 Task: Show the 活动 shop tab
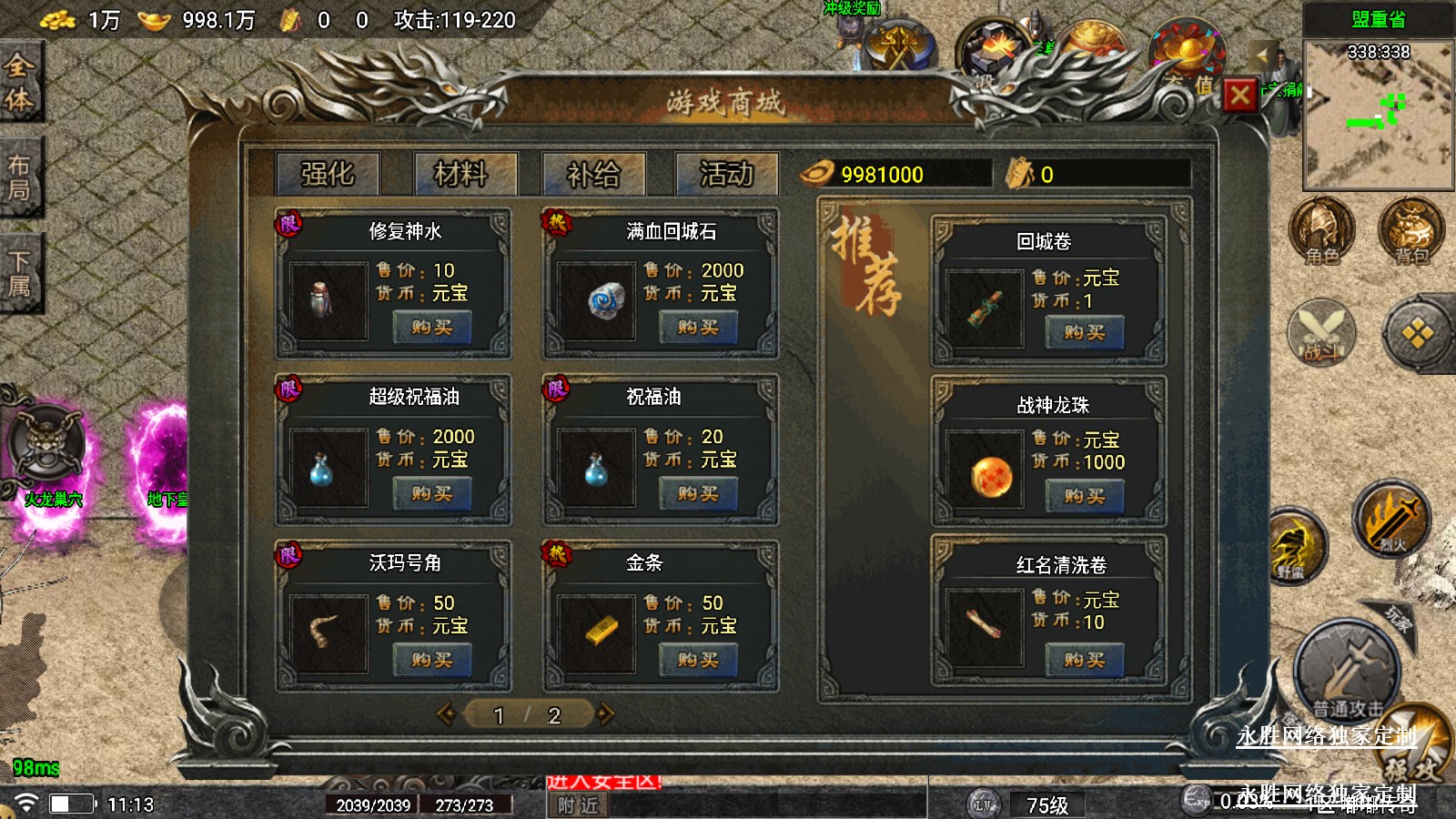[726, 174]
